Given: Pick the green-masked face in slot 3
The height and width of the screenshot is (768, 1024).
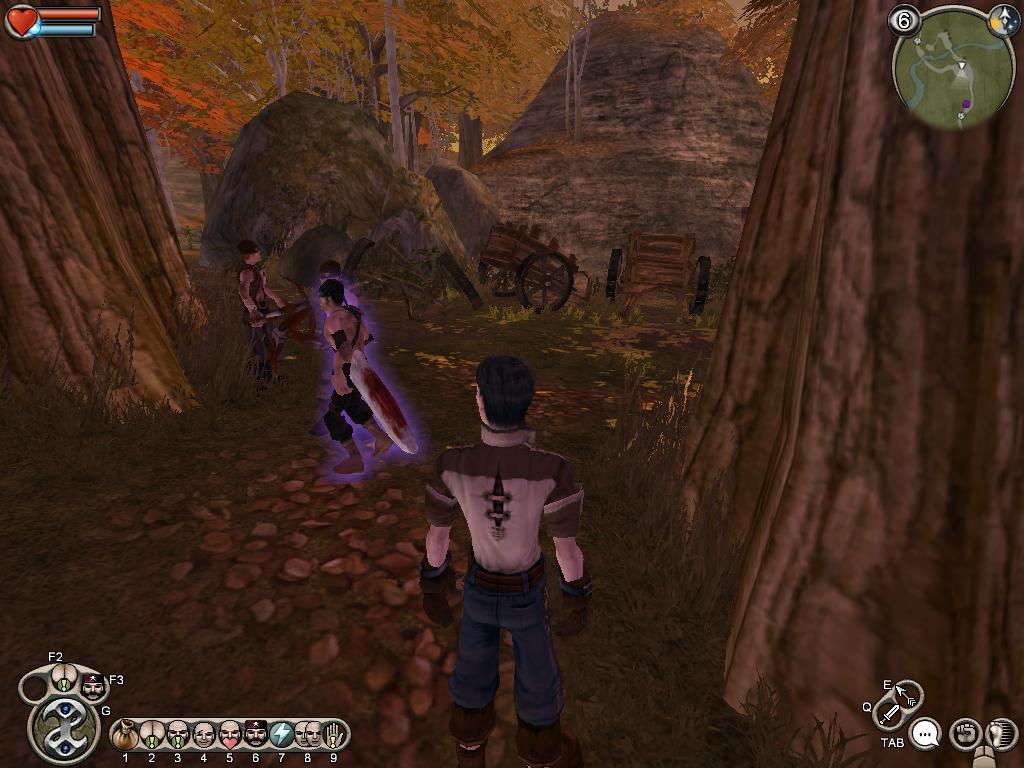Looking at the screenshot, I should 178,735.
